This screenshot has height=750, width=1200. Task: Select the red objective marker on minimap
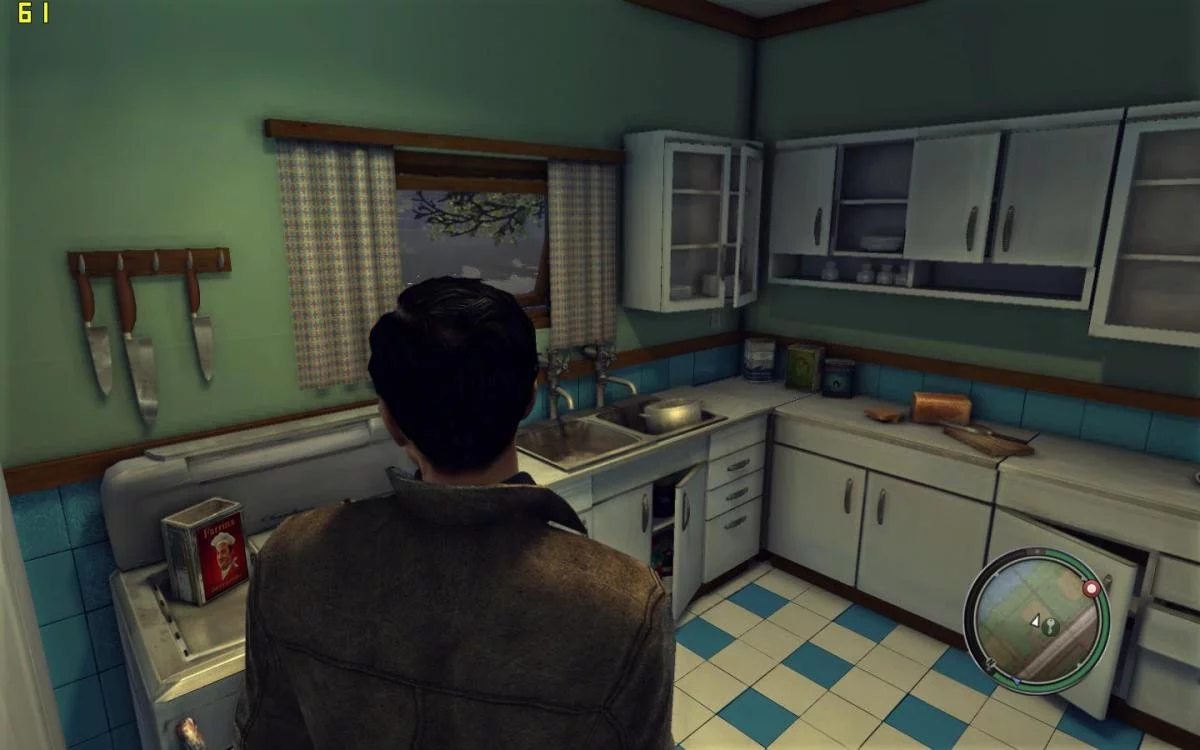(1091, 589)
